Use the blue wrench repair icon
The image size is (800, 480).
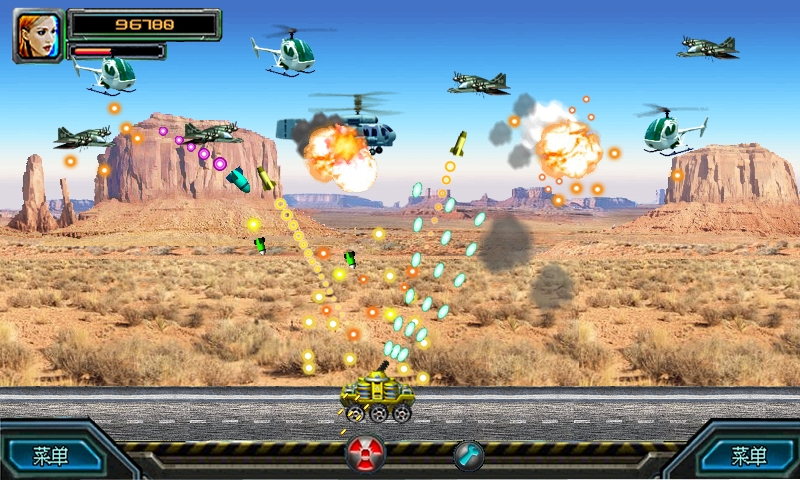(x=468, y=455)
